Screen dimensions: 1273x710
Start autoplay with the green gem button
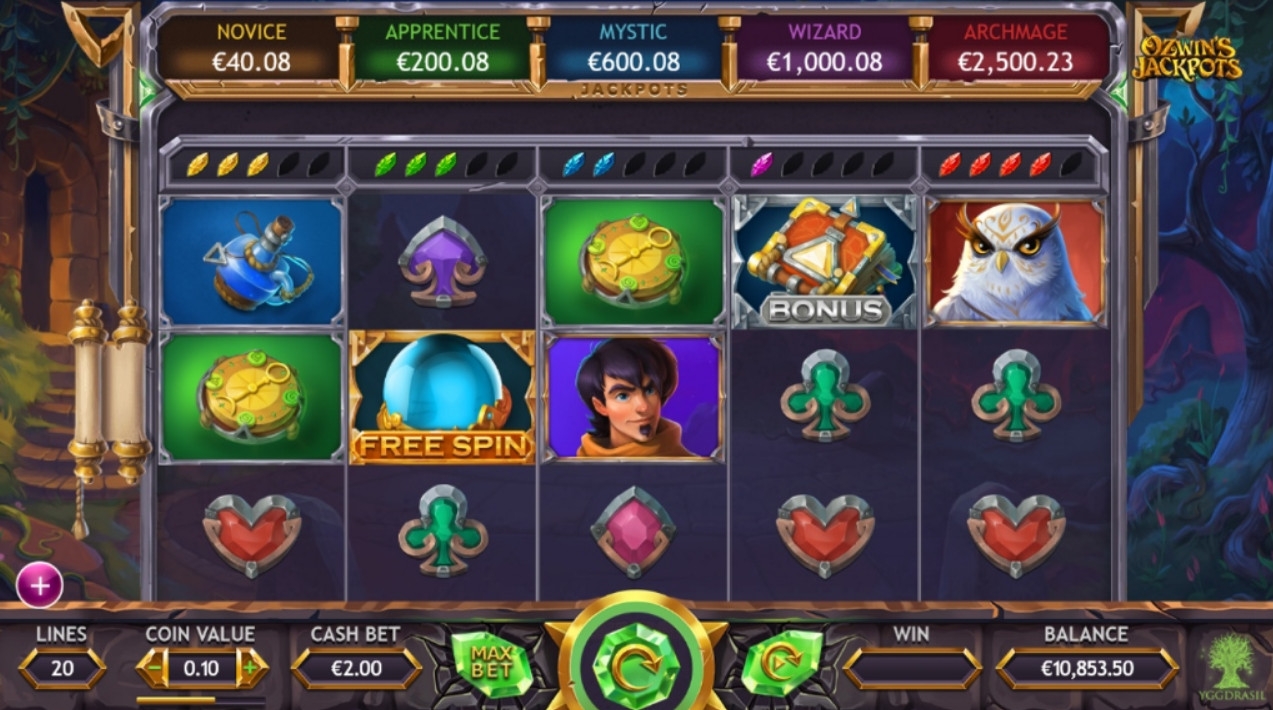pos(781,663)
